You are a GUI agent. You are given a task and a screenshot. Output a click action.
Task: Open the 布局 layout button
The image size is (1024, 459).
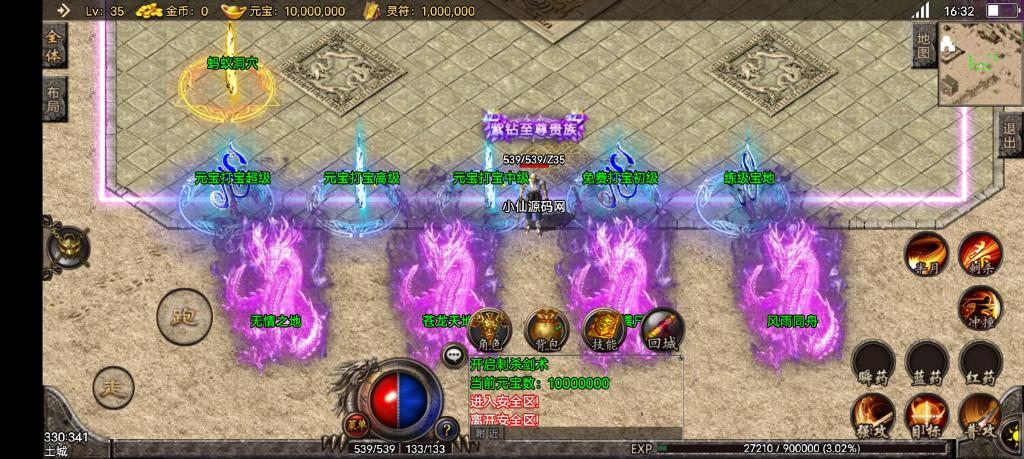click(53, 98)
